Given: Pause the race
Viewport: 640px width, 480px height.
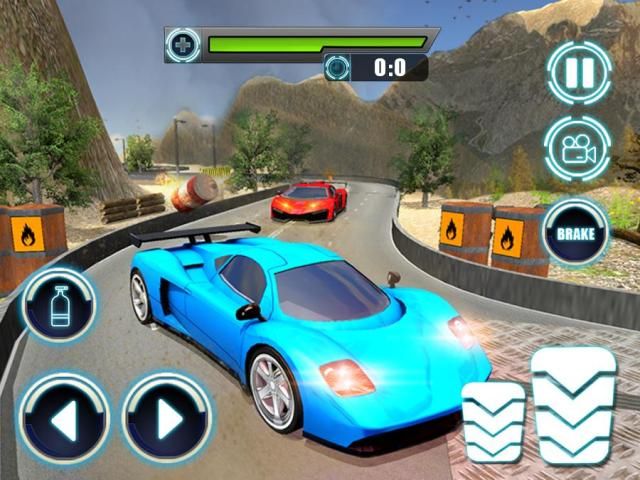Looking at the screenshot, I should click(x=576, y=74).
